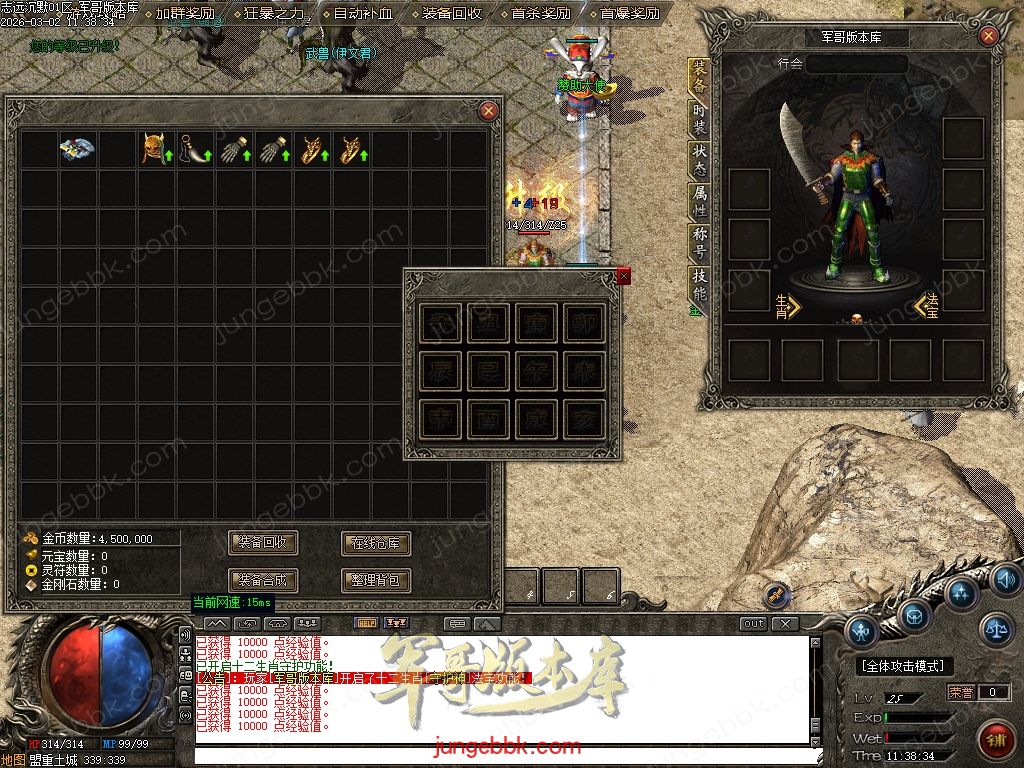1024x768 pixels.
Task: Click the 装备回收 button in the bag
Action: point(263,543)
